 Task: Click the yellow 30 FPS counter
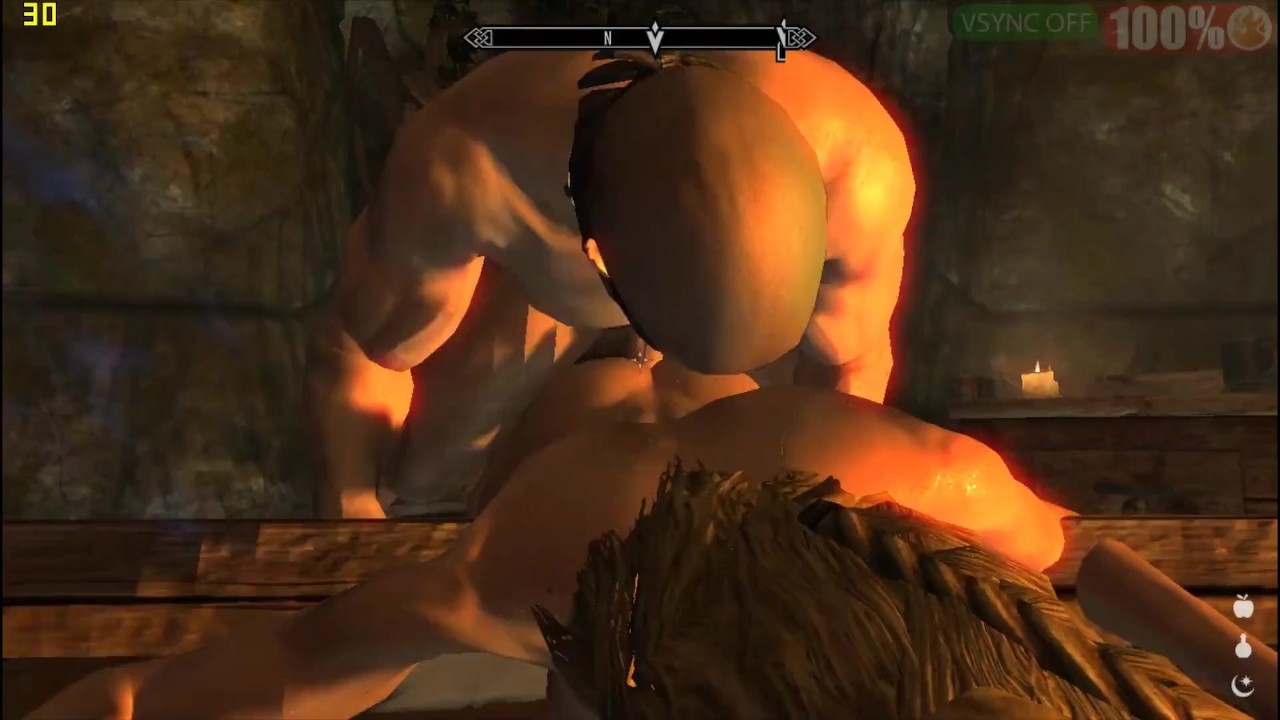coord(40,15)
